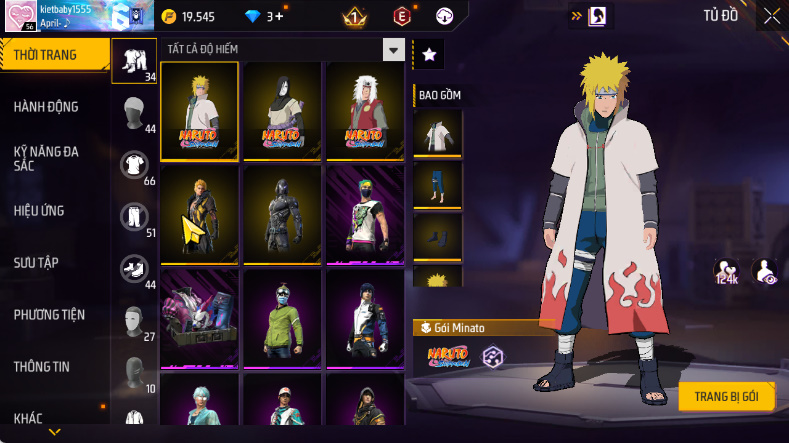Choose the Orochimaru Naruto bundle thumbnail

(x=282, y=108)
